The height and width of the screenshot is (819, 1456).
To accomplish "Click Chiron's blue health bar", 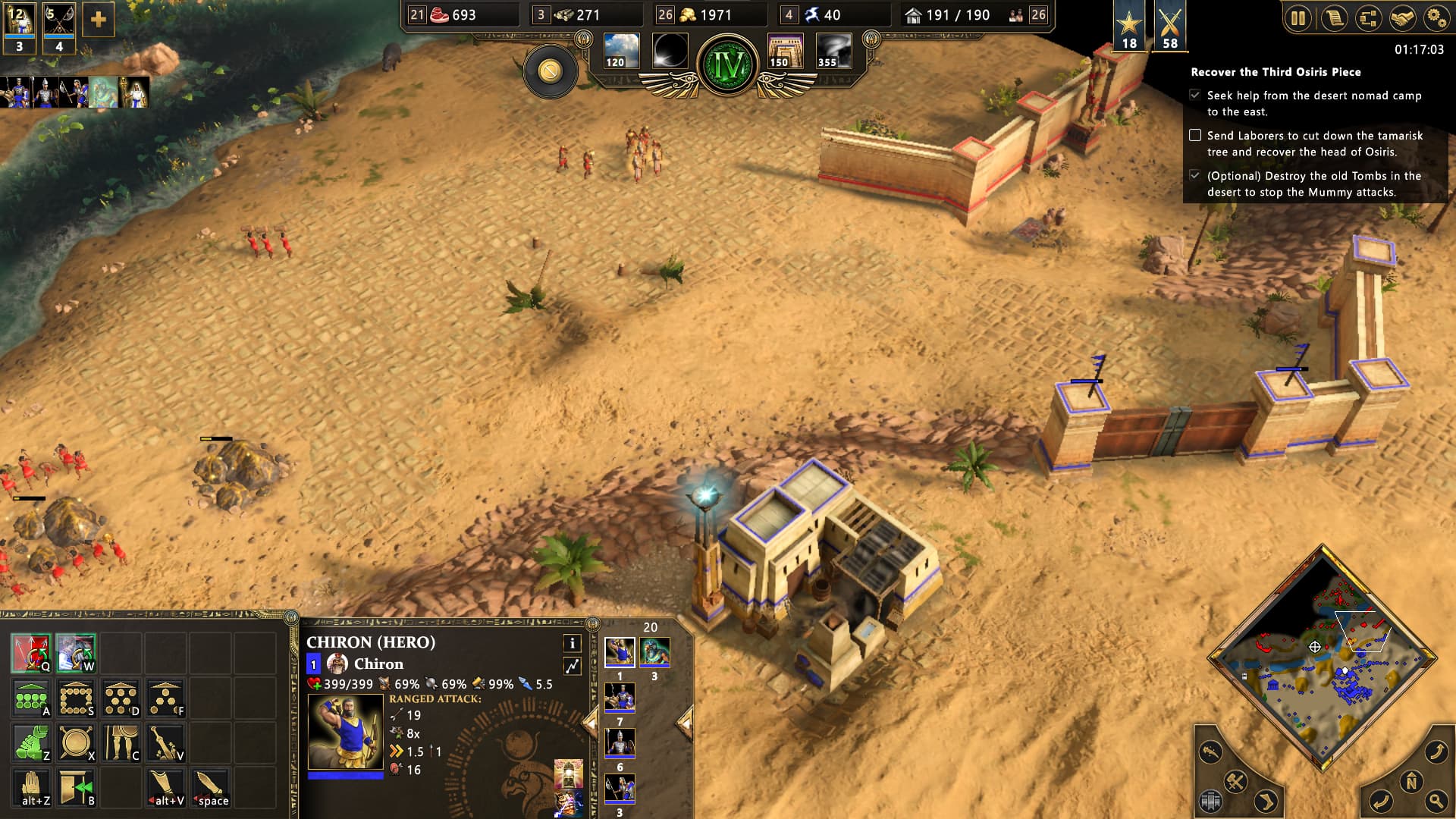I will [345, 777].
